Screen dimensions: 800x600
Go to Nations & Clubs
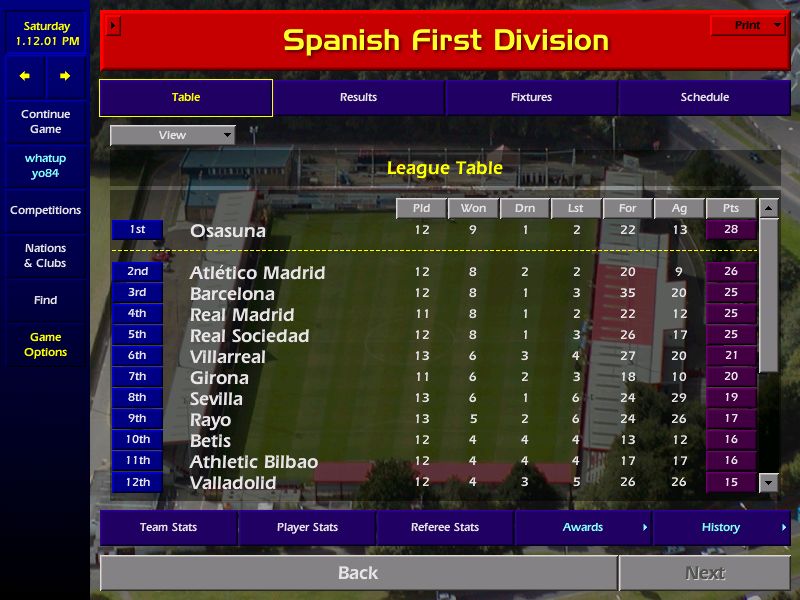click(x=45, y=256)
